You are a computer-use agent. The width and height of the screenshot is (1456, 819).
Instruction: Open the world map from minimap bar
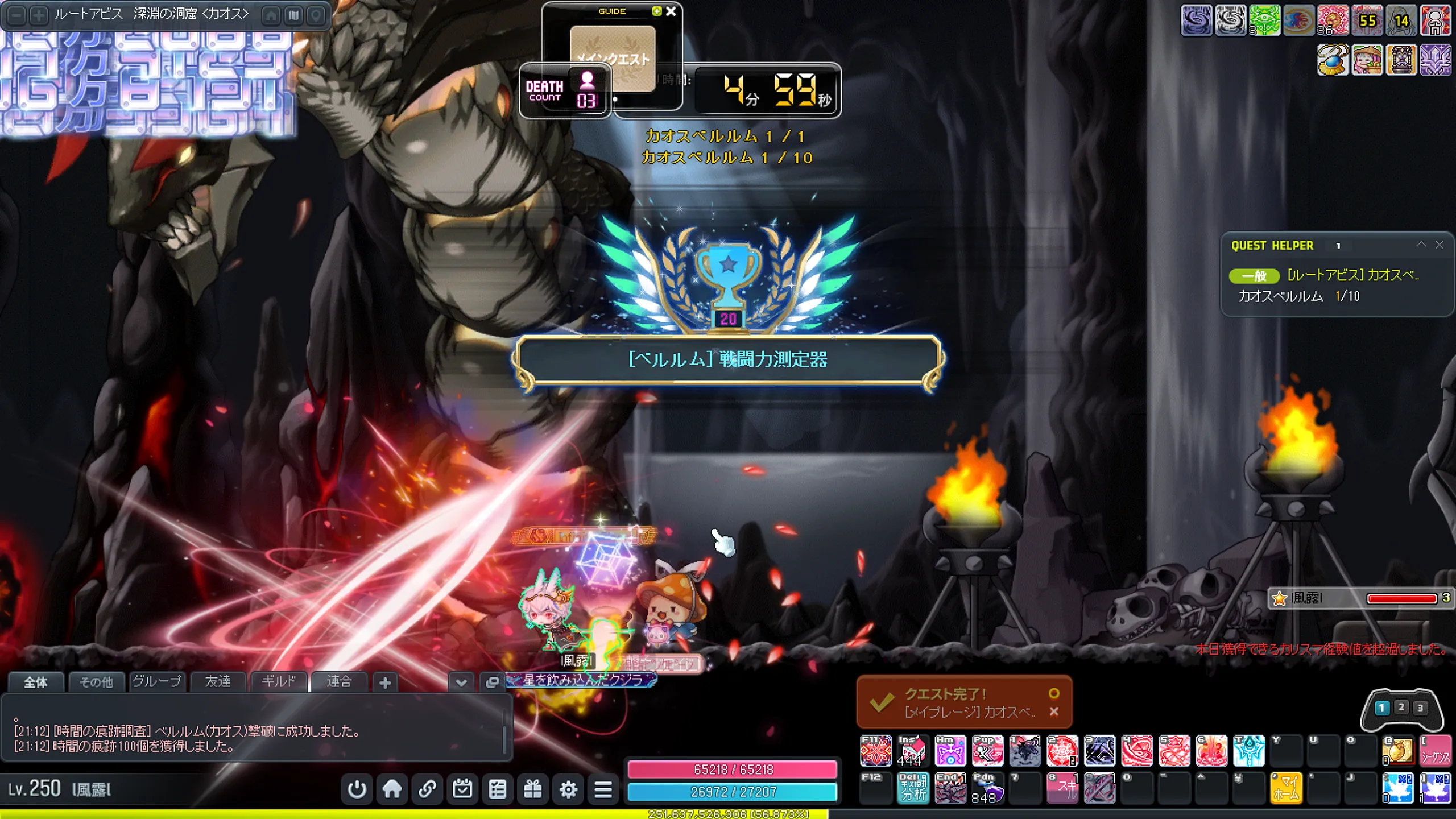pos(293,15)
